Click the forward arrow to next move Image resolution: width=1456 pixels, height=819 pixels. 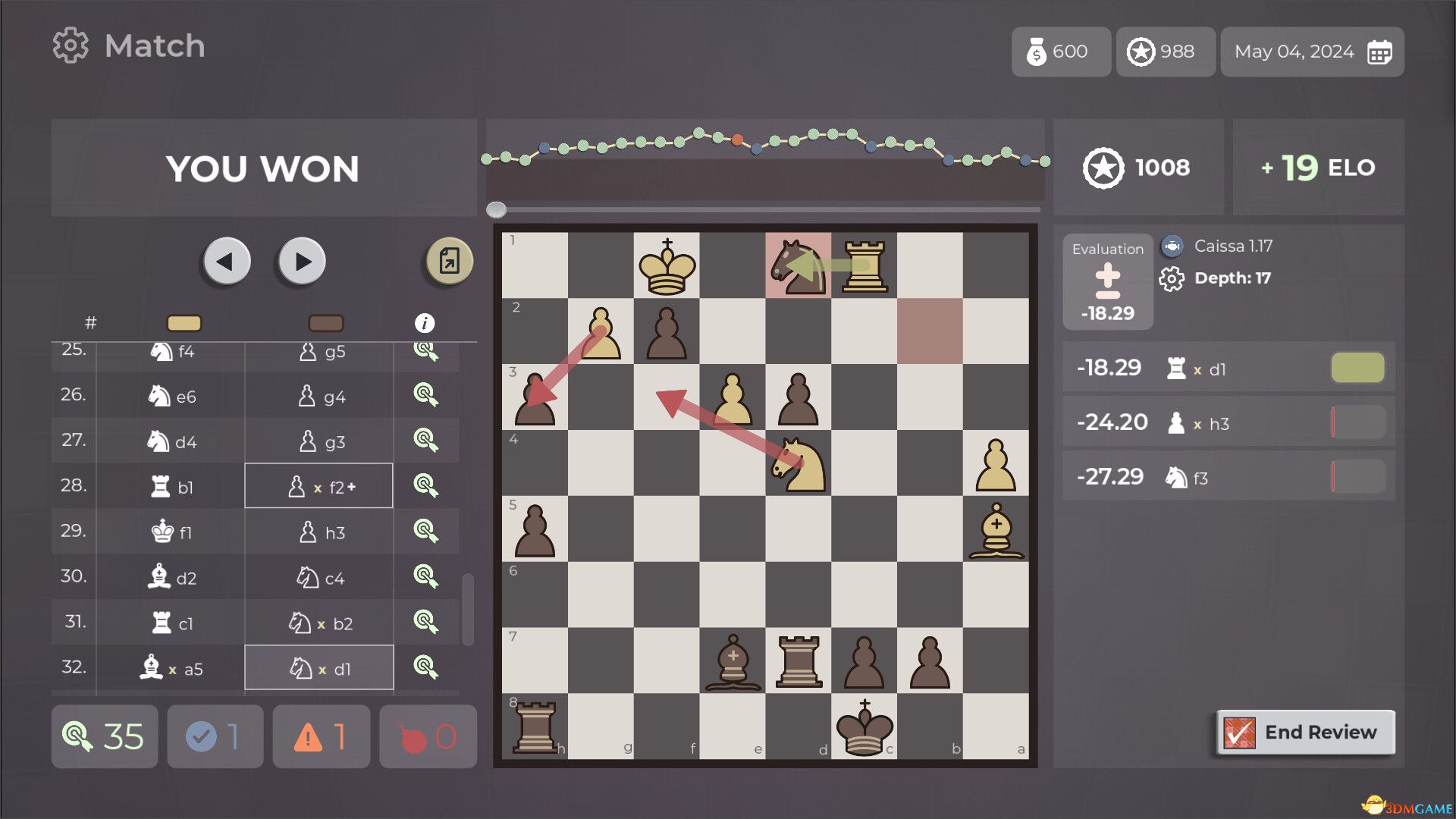300,261
